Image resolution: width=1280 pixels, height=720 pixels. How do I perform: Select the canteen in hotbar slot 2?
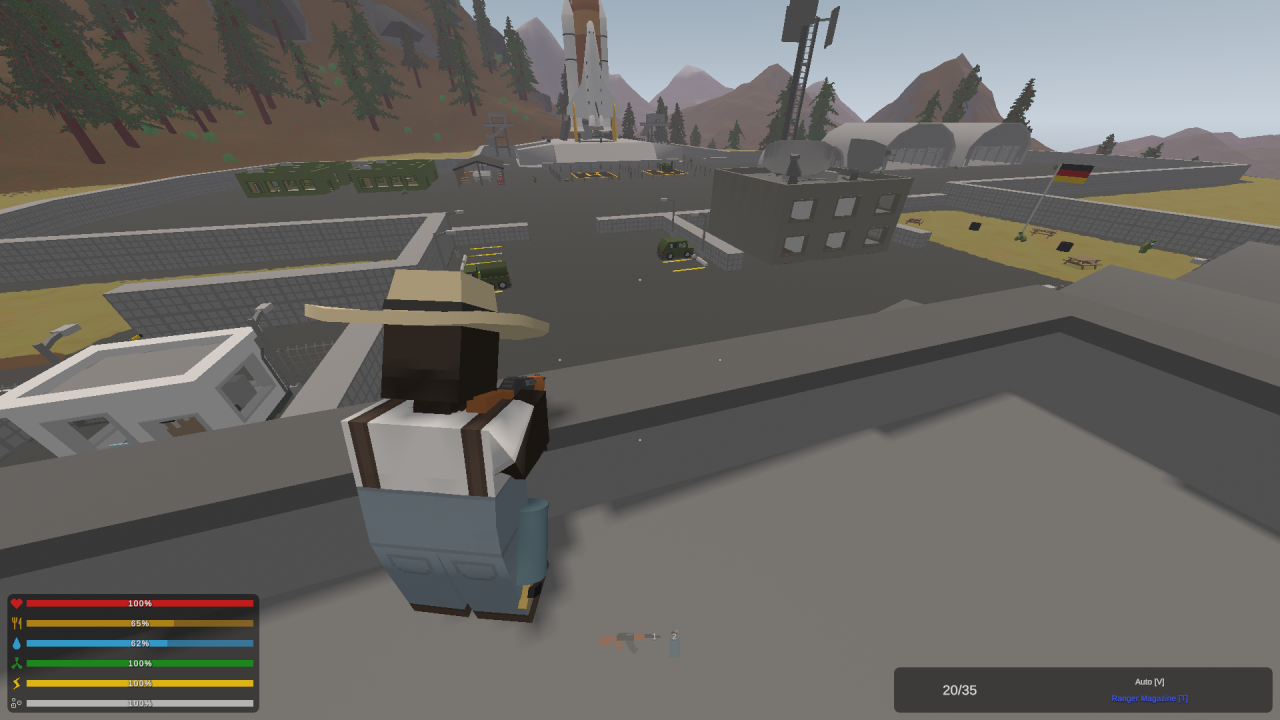[675, 648]
